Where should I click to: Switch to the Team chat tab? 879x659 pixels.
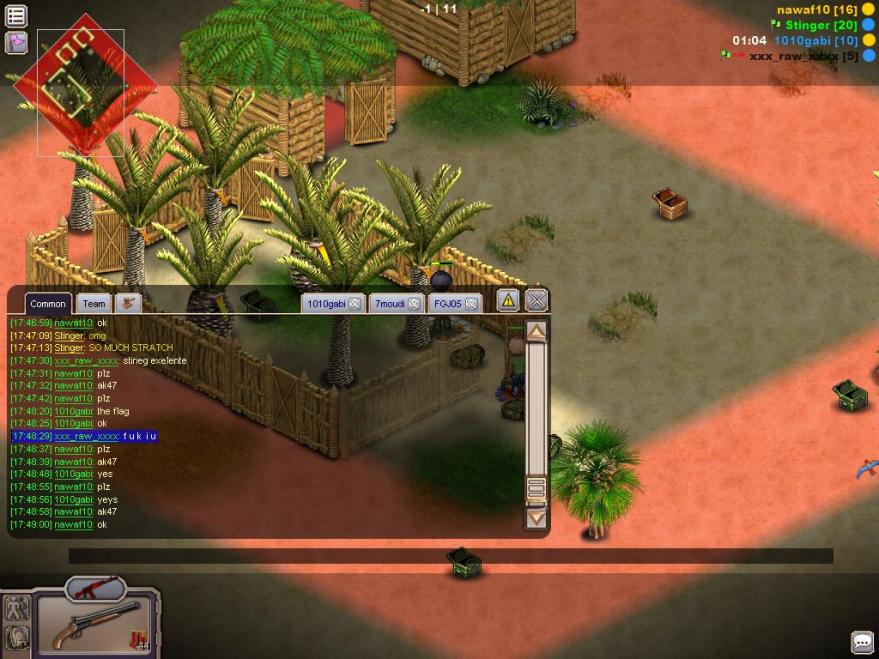[x=94, y=303]
